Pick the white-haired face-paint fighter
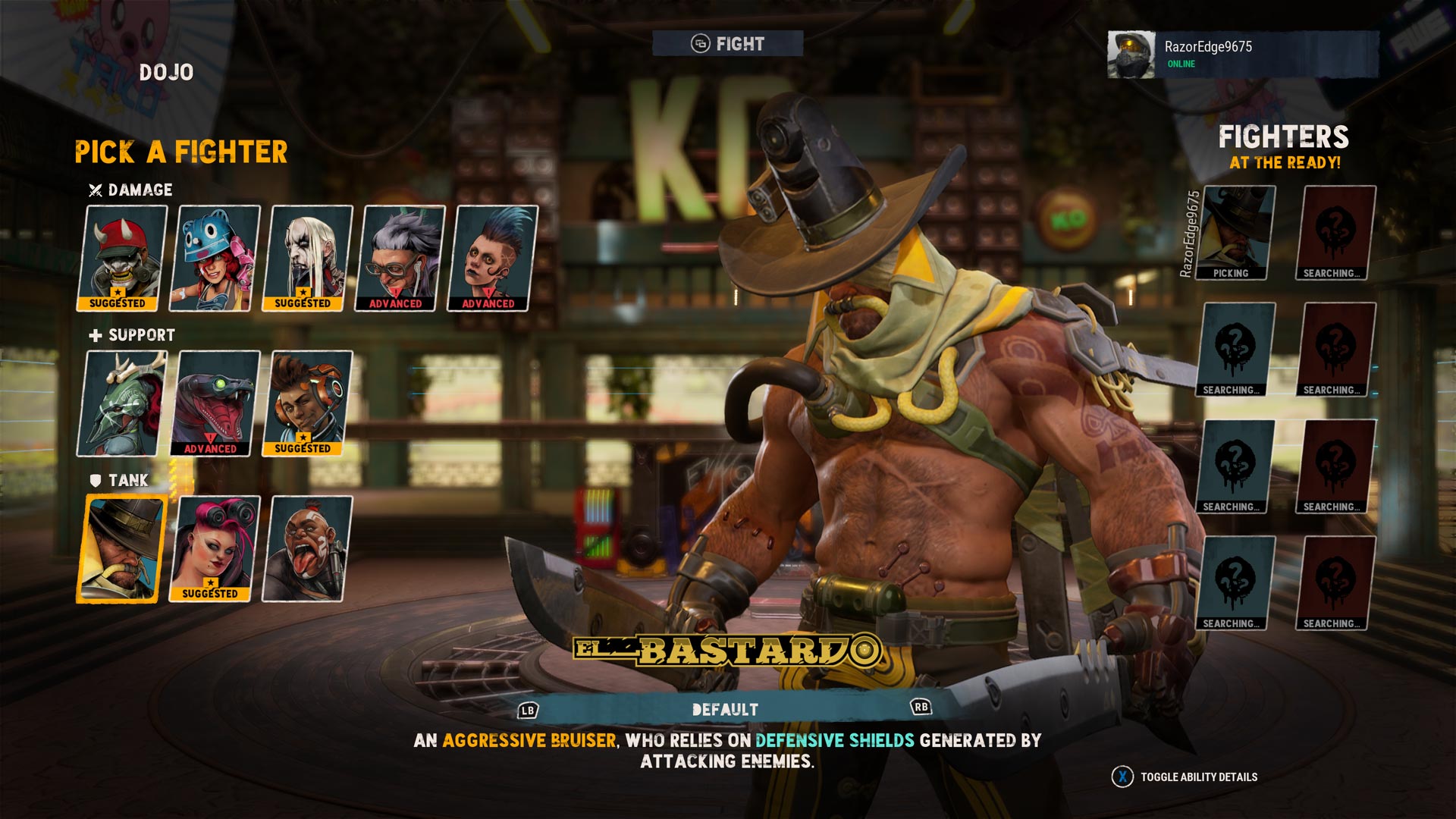Screen dimensions: 1456x819 (x=308, y=258)
